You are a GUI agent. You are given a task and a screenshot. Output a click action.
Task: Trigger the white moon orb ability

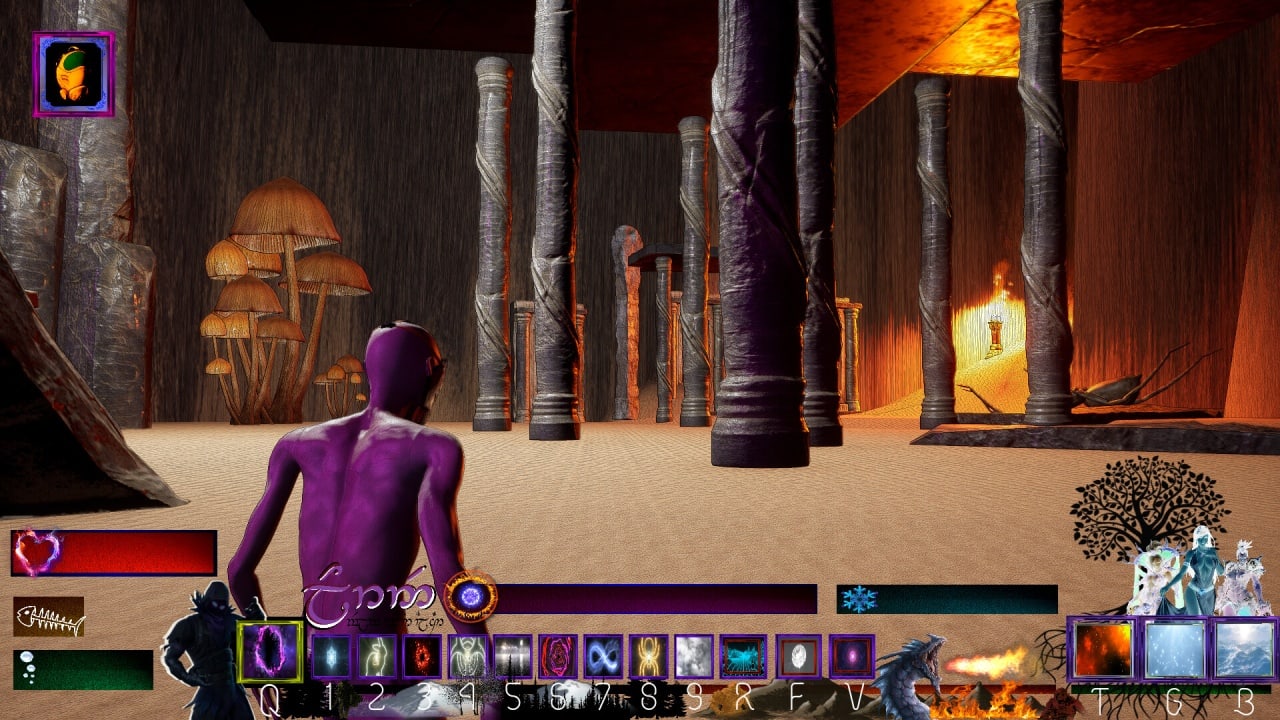point(798,656)
